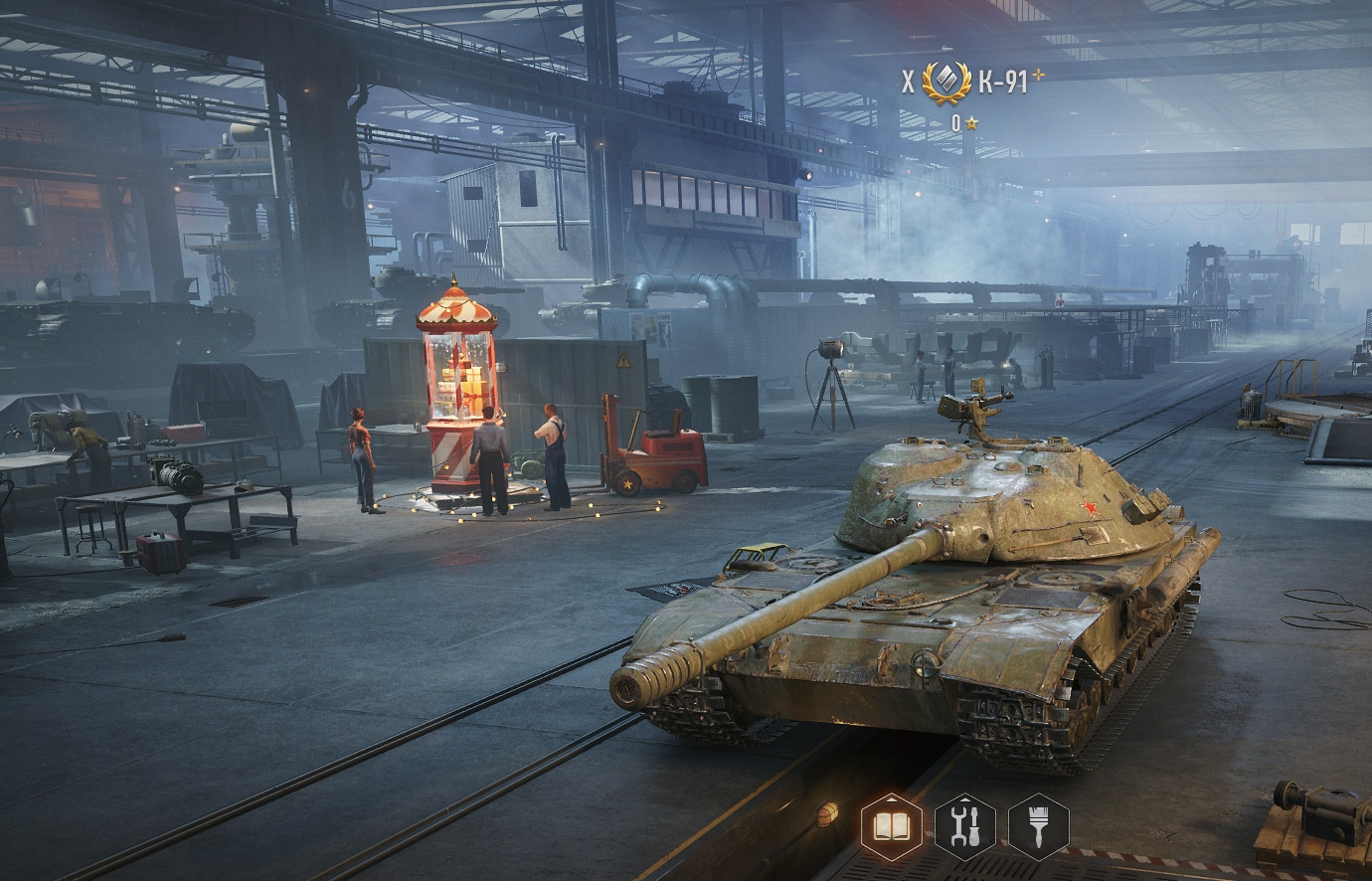Open the book hexagon button
Viewport: 1372px width, 881px height.
(891, 826)
